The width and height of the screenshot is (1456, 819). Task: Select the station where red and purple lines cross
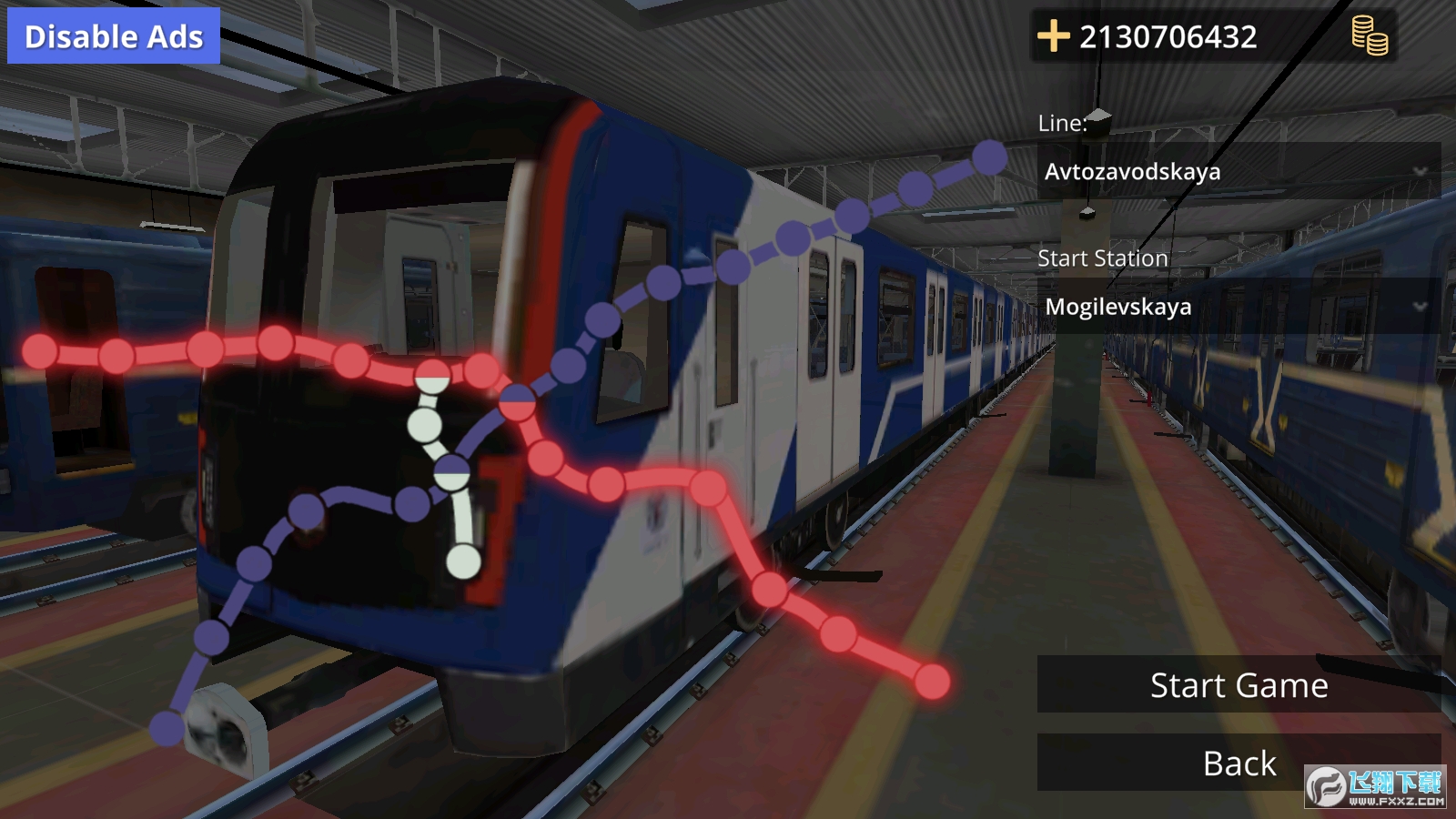coord(516,402)
